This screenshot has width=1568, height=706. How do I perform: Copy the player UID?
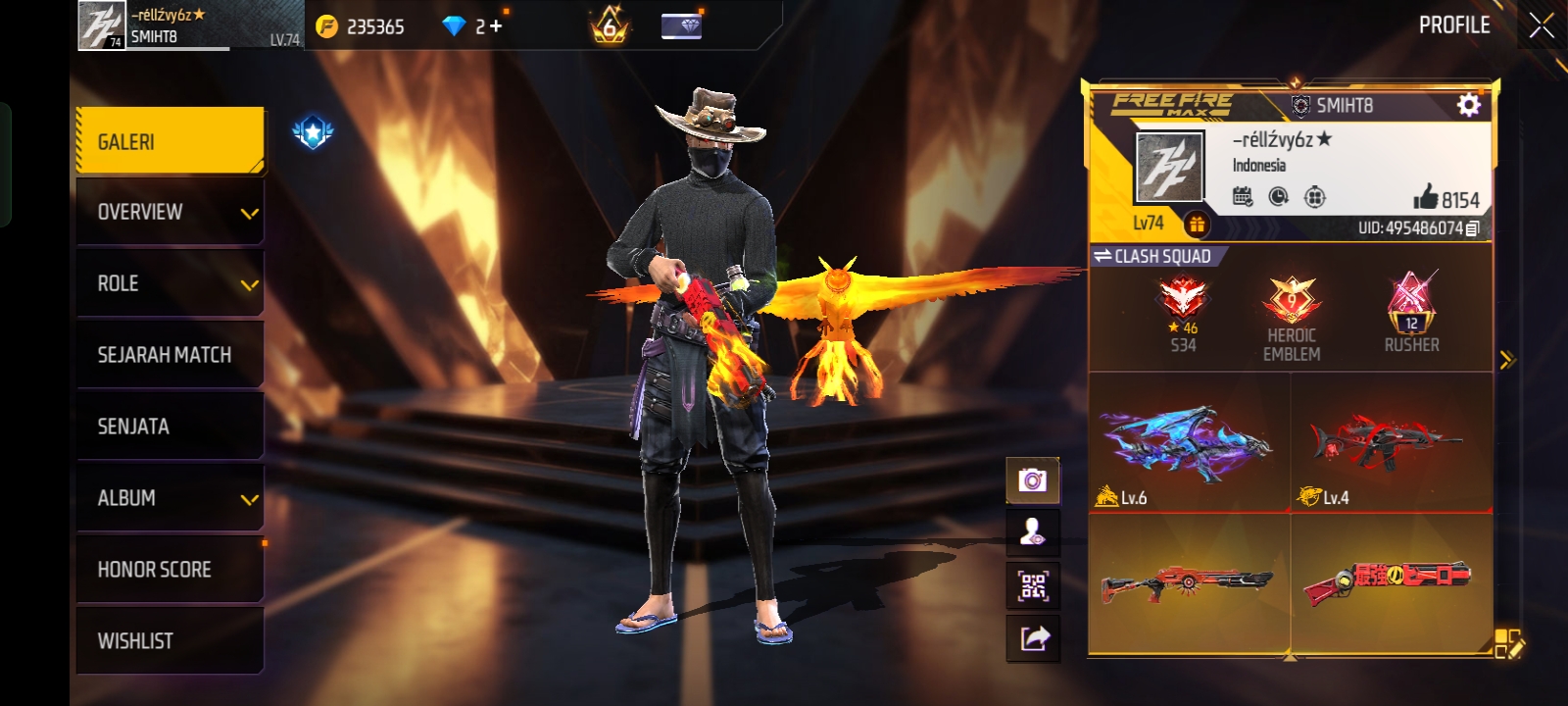point(1472,228)
